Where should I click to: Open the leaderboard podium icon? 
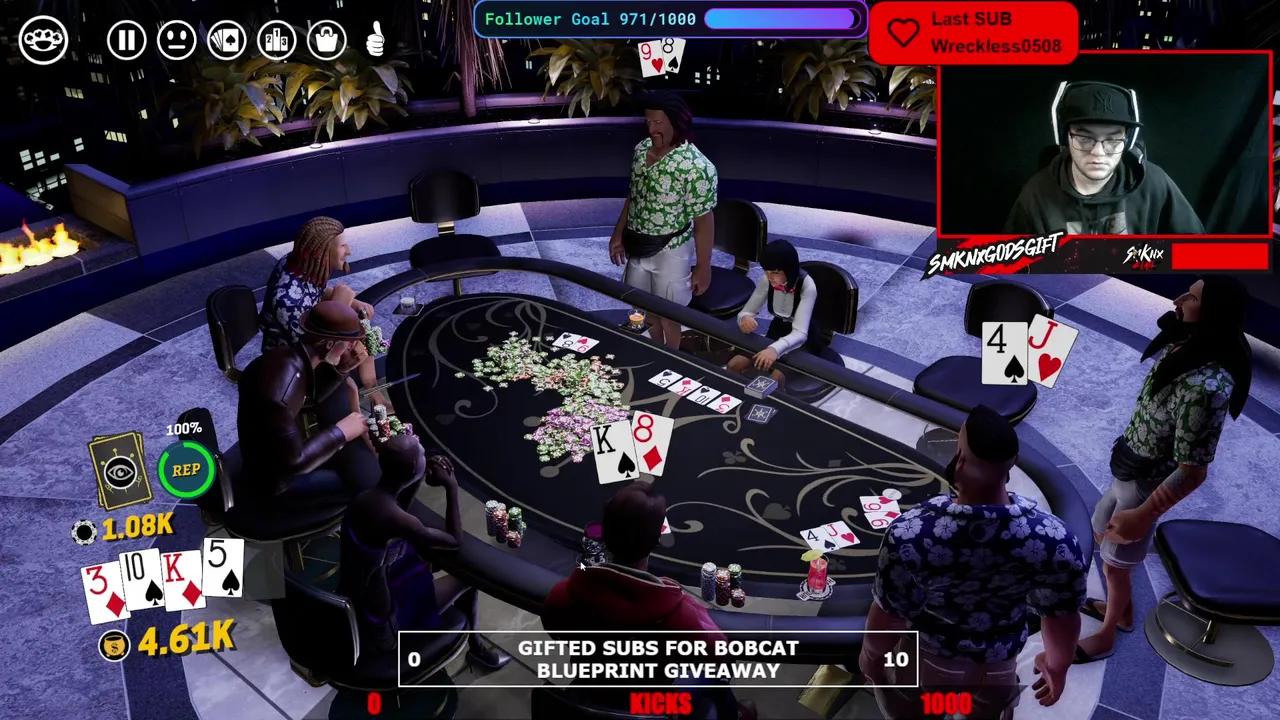[277, 41]
